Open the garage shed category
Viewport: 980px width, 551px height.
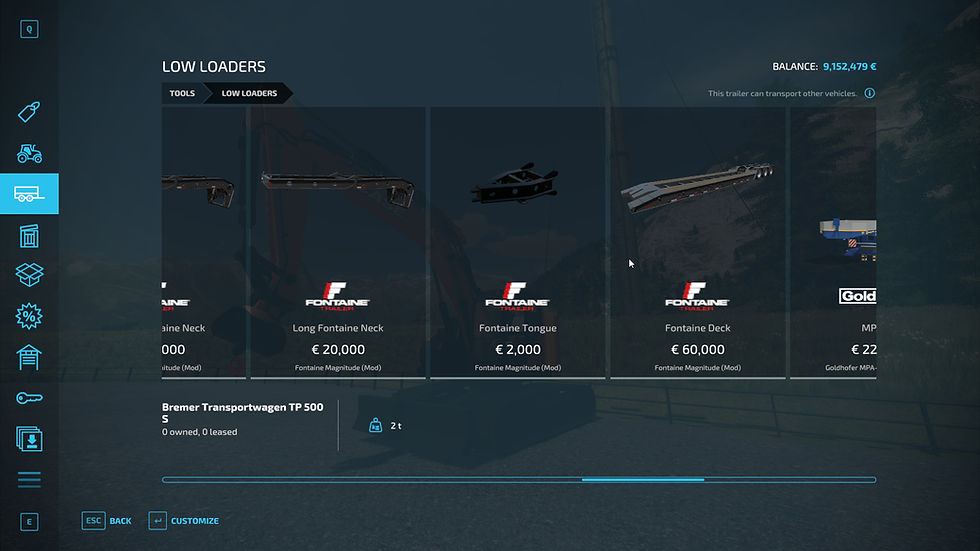(x=29, y=357)
